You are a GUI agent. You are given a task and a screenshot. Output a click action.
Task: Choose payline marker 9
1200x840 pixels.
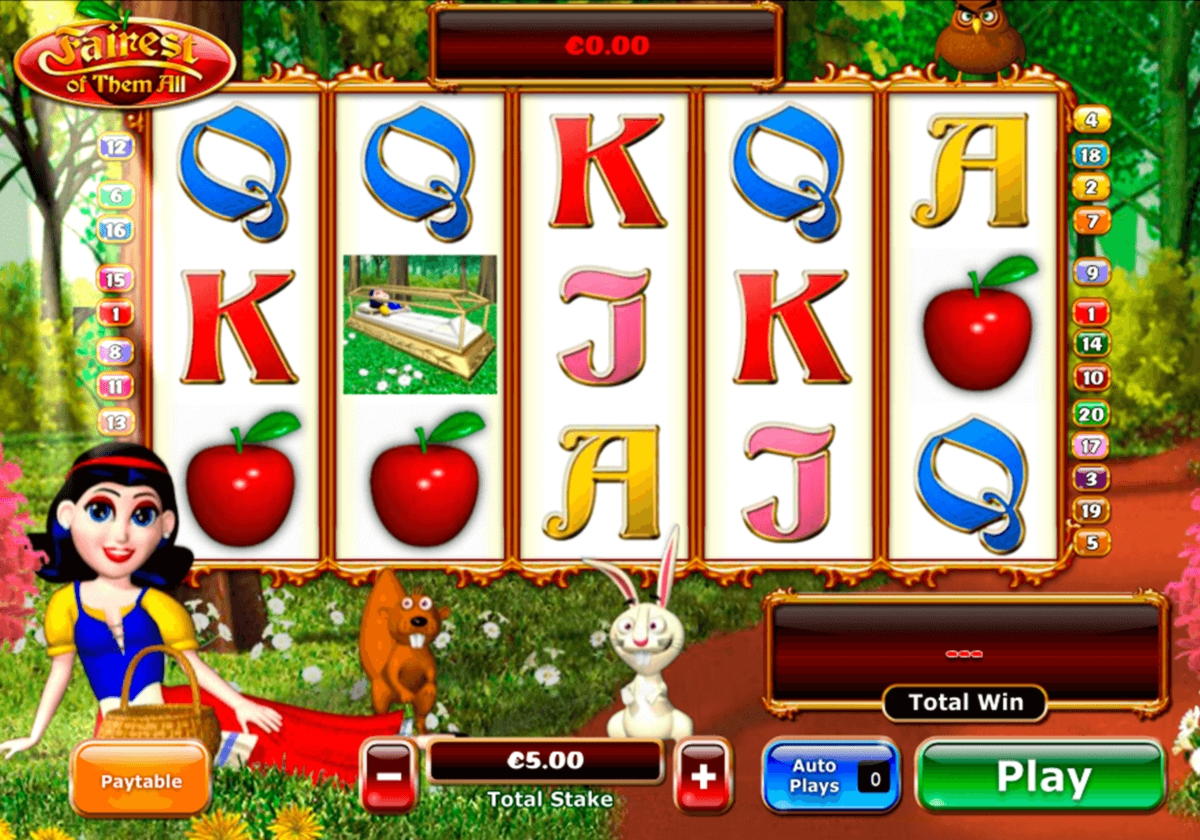coord(1092,271)
